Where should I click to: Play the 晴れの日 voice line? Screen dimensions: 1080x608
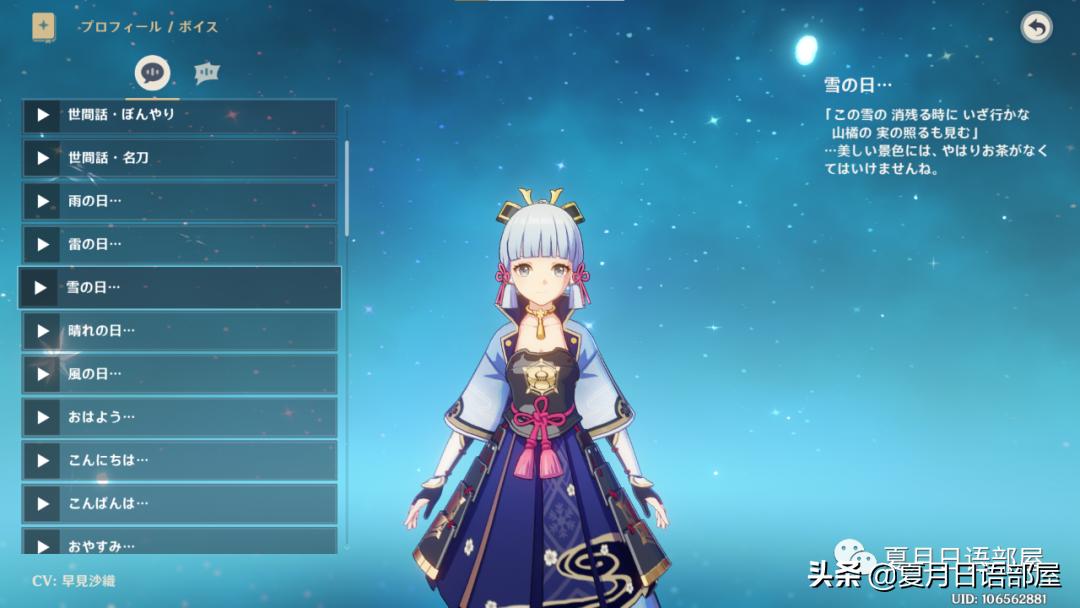pos(42,331)
